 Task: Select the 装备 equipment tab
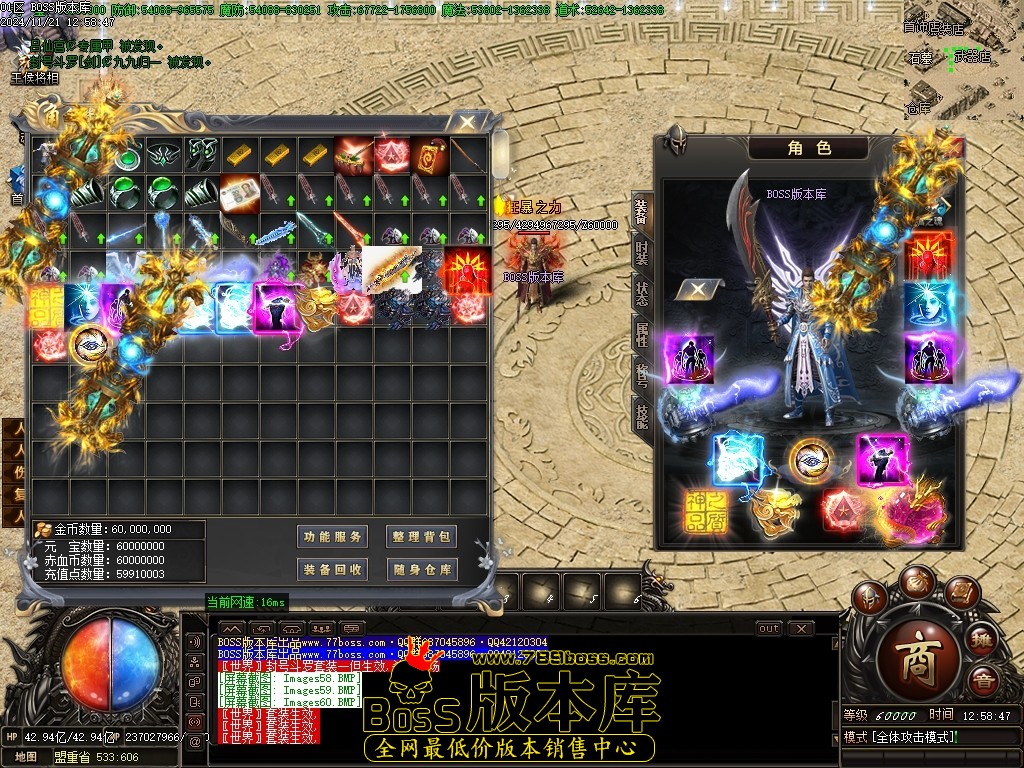click(x=641, y=211)
